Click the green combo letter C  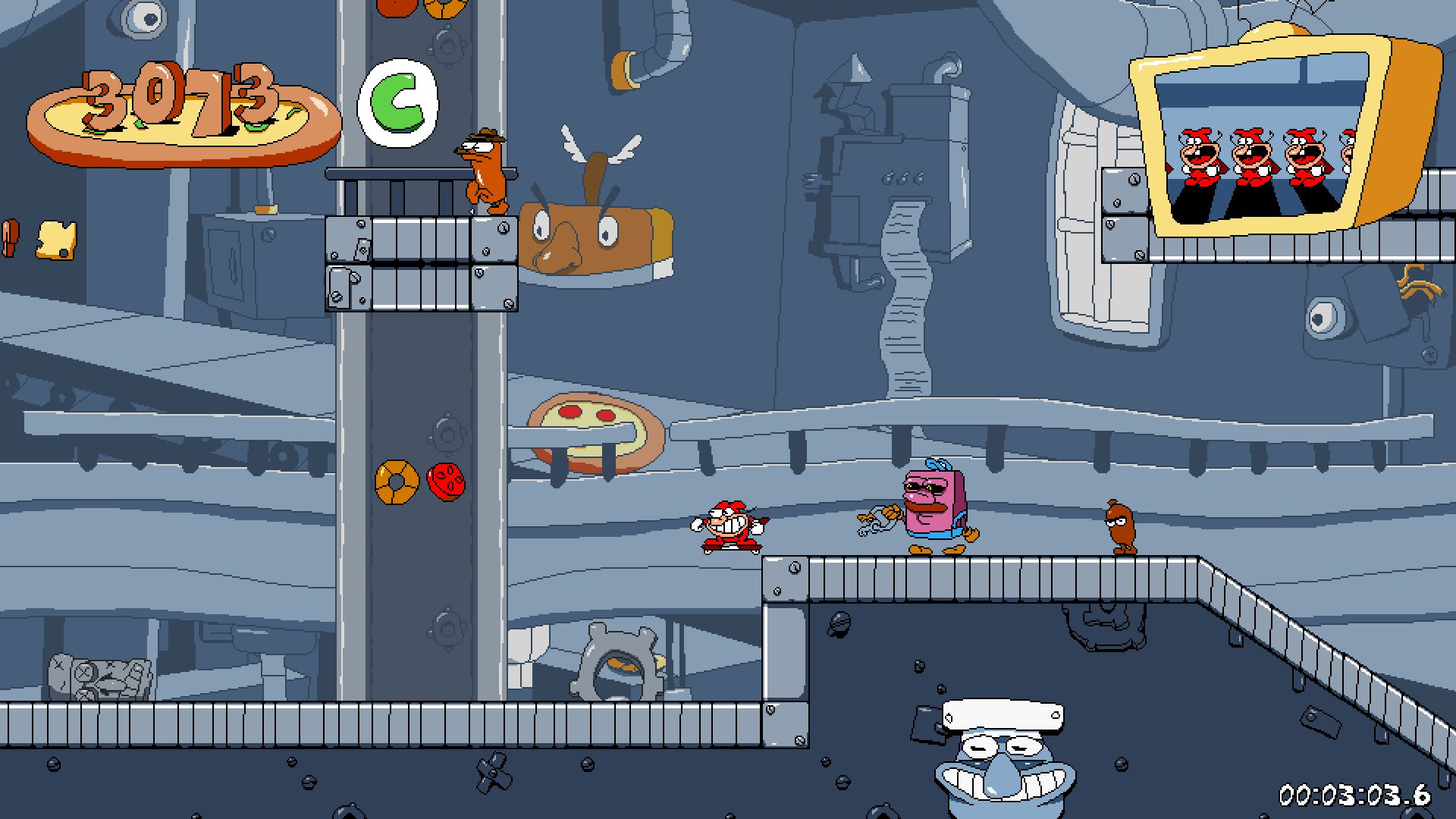pyautogui.click(x=400, y=103)
